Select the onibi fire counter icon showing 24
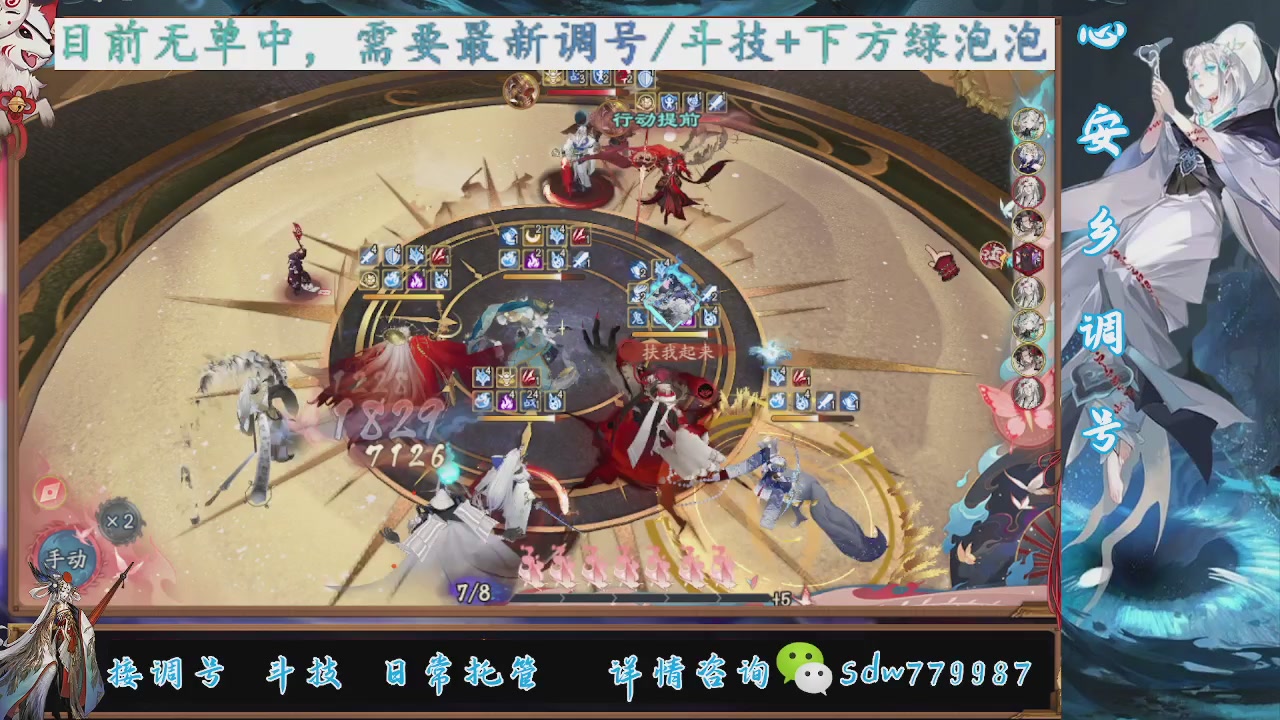 click(531, 401)
